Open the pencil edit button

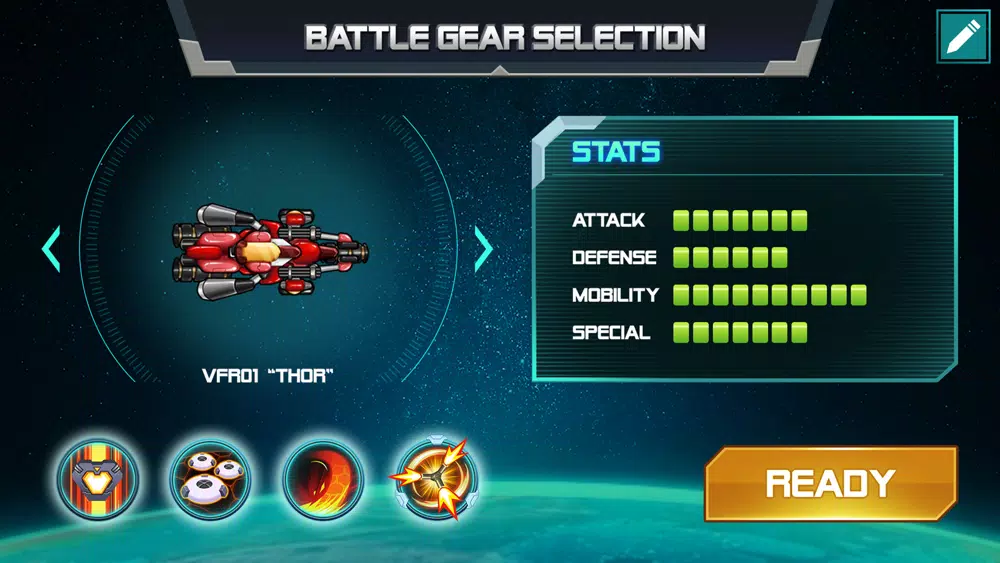[963, 37]
